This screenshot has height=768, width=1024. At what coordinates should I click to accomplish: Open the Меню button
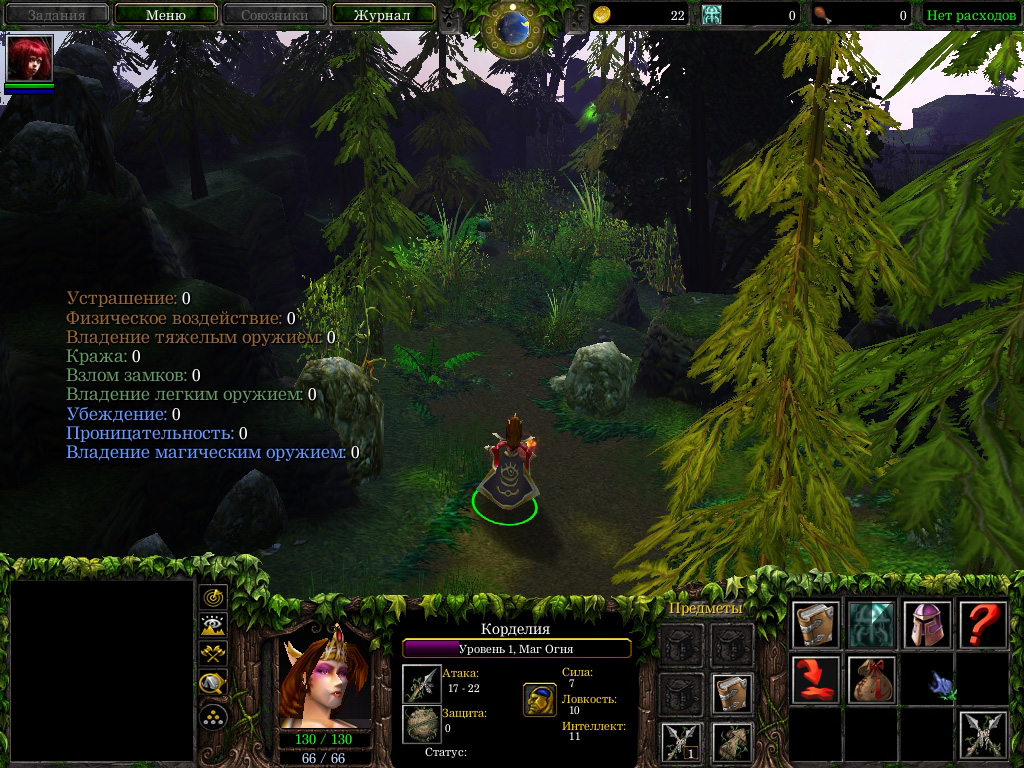[165, 15]
